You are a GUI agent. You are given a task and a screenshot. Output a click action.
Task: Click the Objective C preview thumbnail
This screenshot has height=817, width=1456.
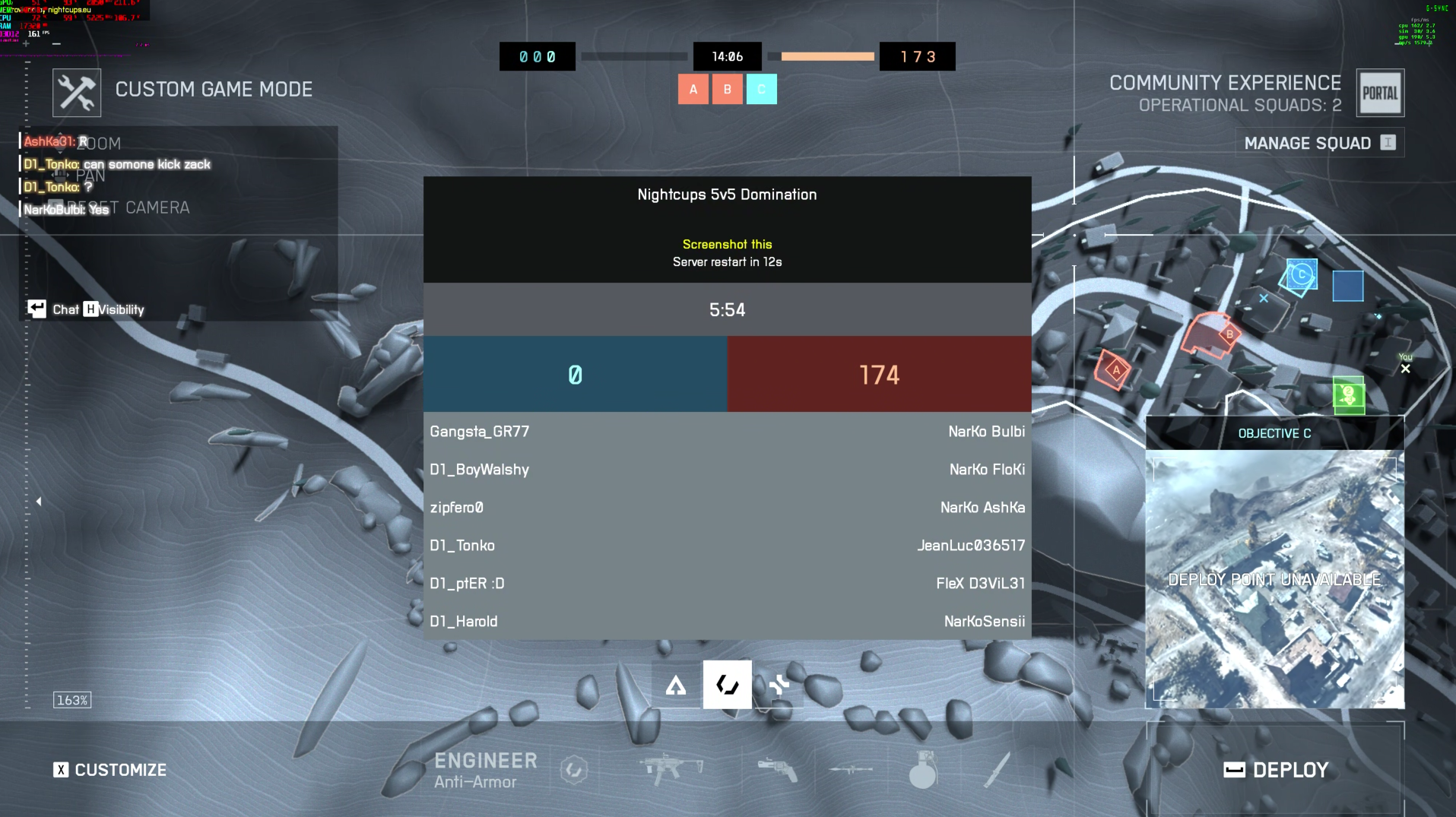[x=1274, y=579]
